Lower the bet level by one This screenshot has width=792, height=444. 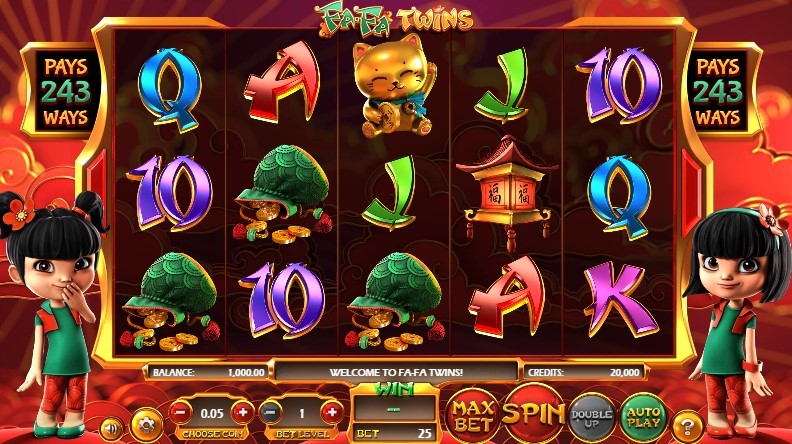pos(270,411)
